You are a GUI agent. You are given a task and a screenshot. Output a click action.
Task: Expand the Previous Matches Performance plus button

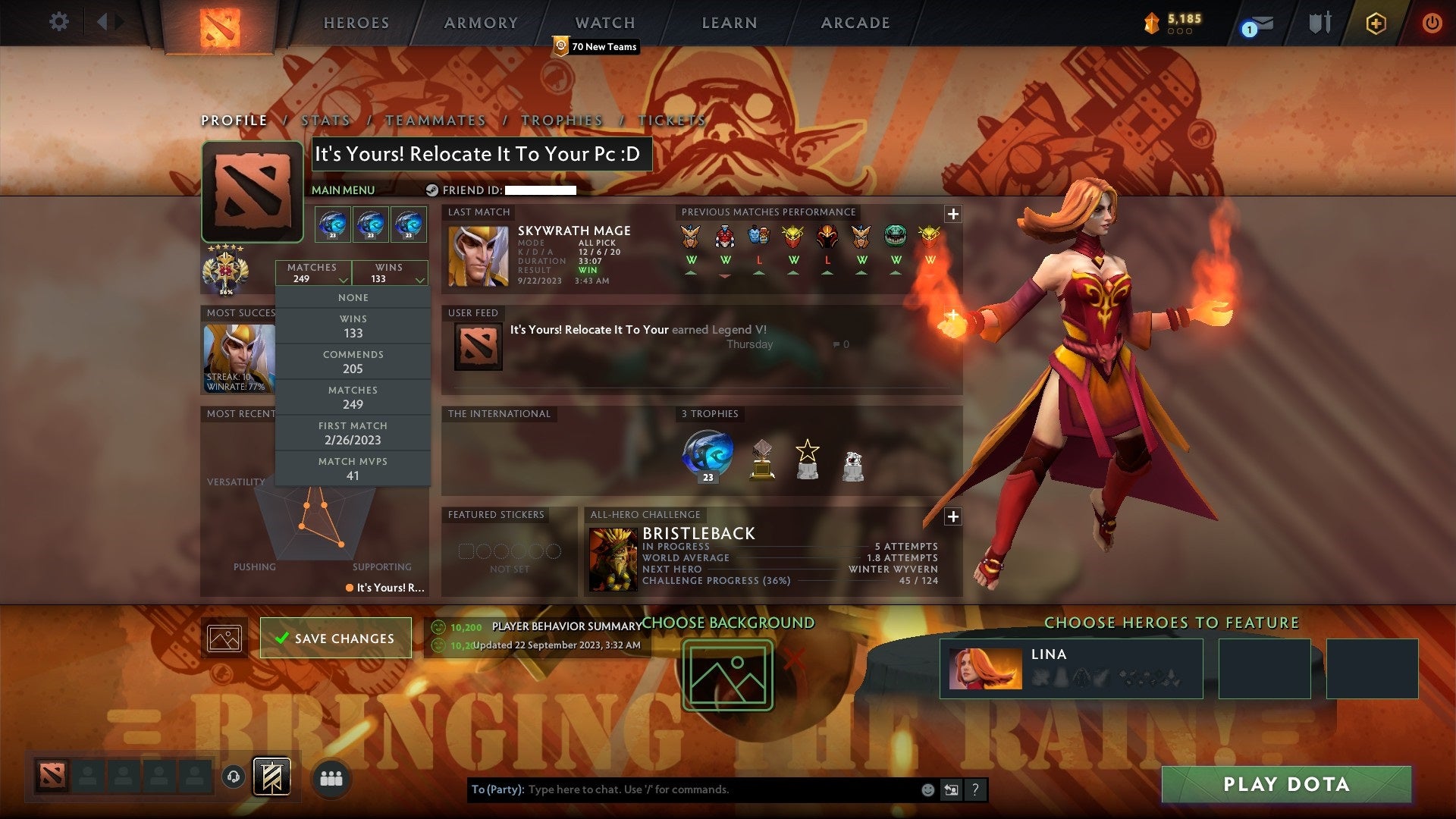click(952, 214)
